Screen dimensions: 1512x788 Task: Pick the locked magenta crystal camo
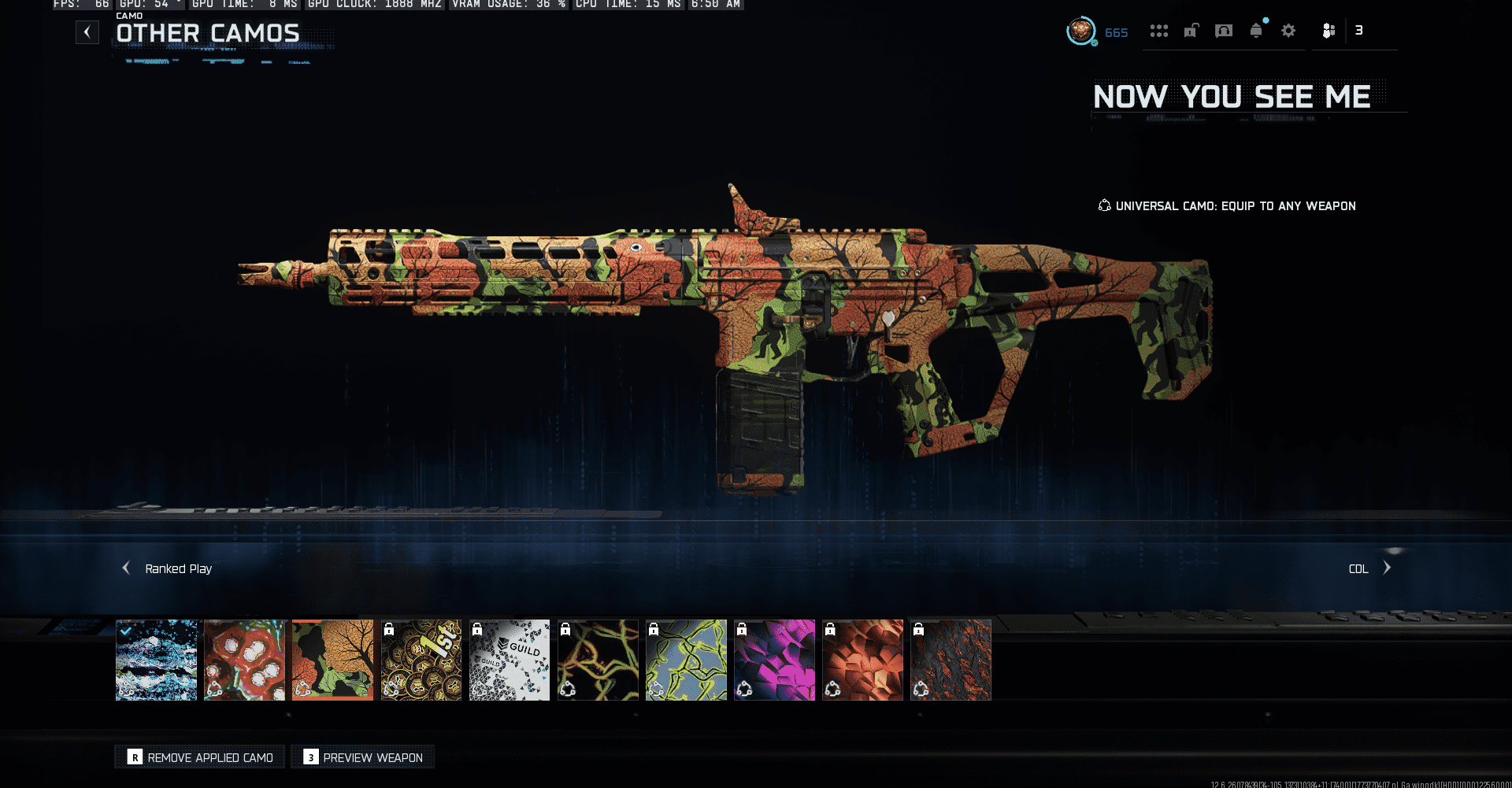point(774,660)
